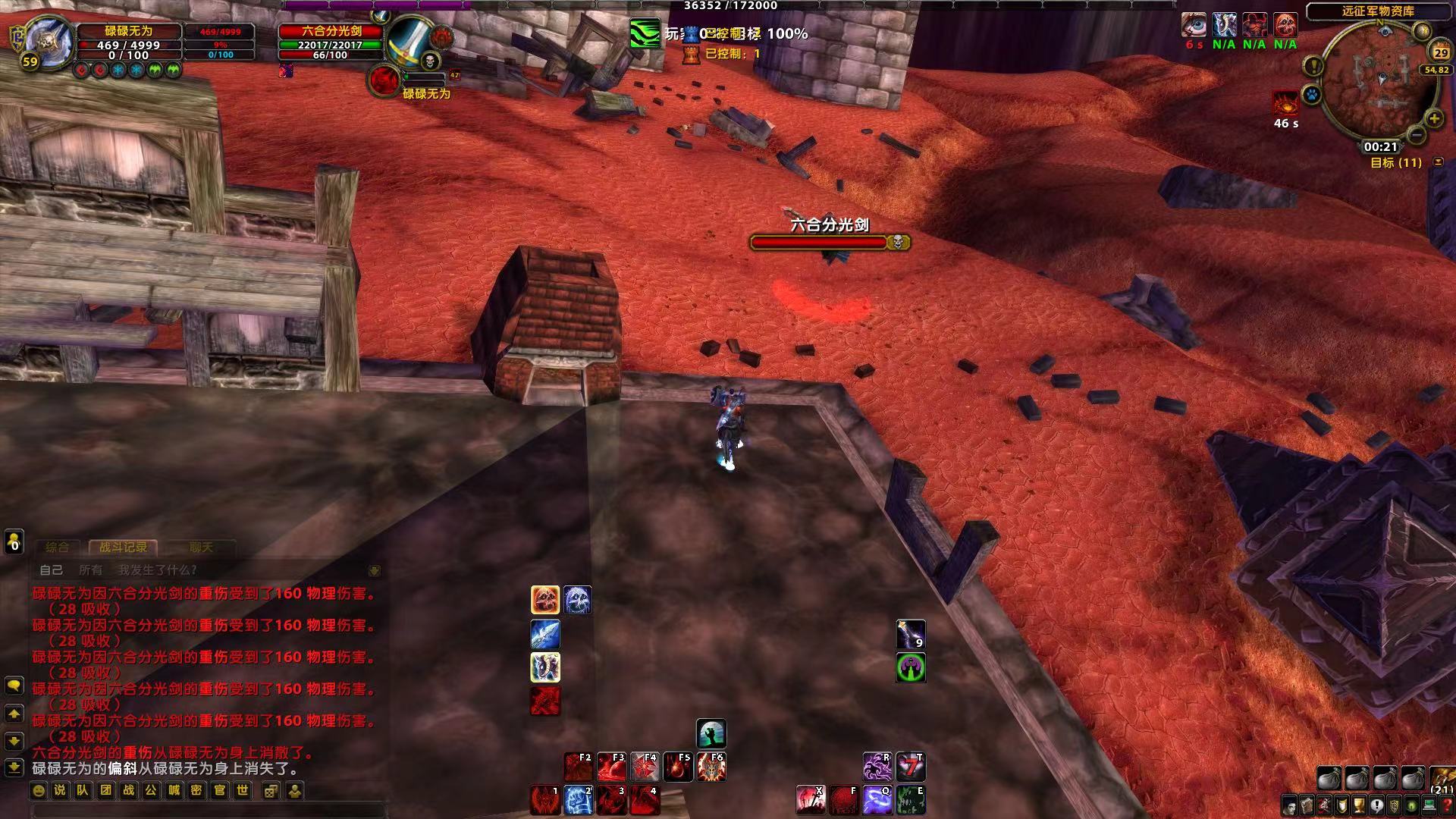Zoom out the minimap with minus button
This screenshot has width=1456, height=819.
coord(1416,135)
